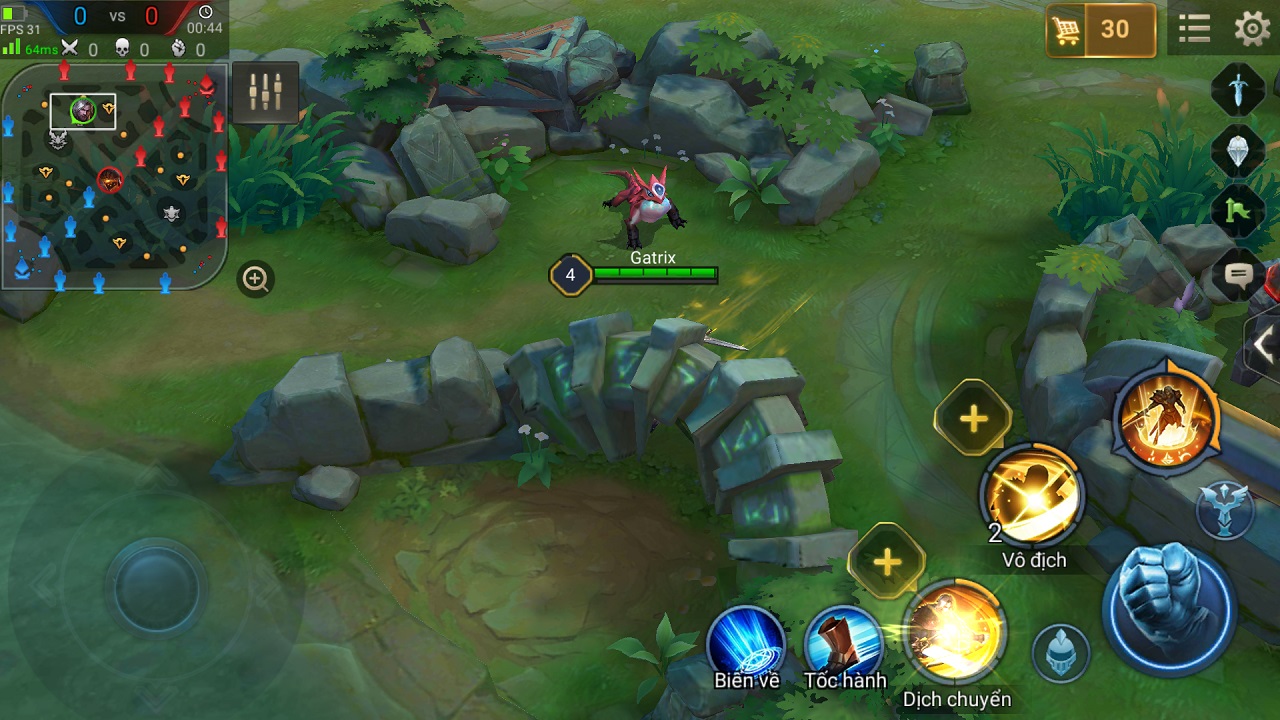This screenshot has width=1280, height=720.
Task: Open the equalizer sliders panel beside minimap
Action: point(265,92)
